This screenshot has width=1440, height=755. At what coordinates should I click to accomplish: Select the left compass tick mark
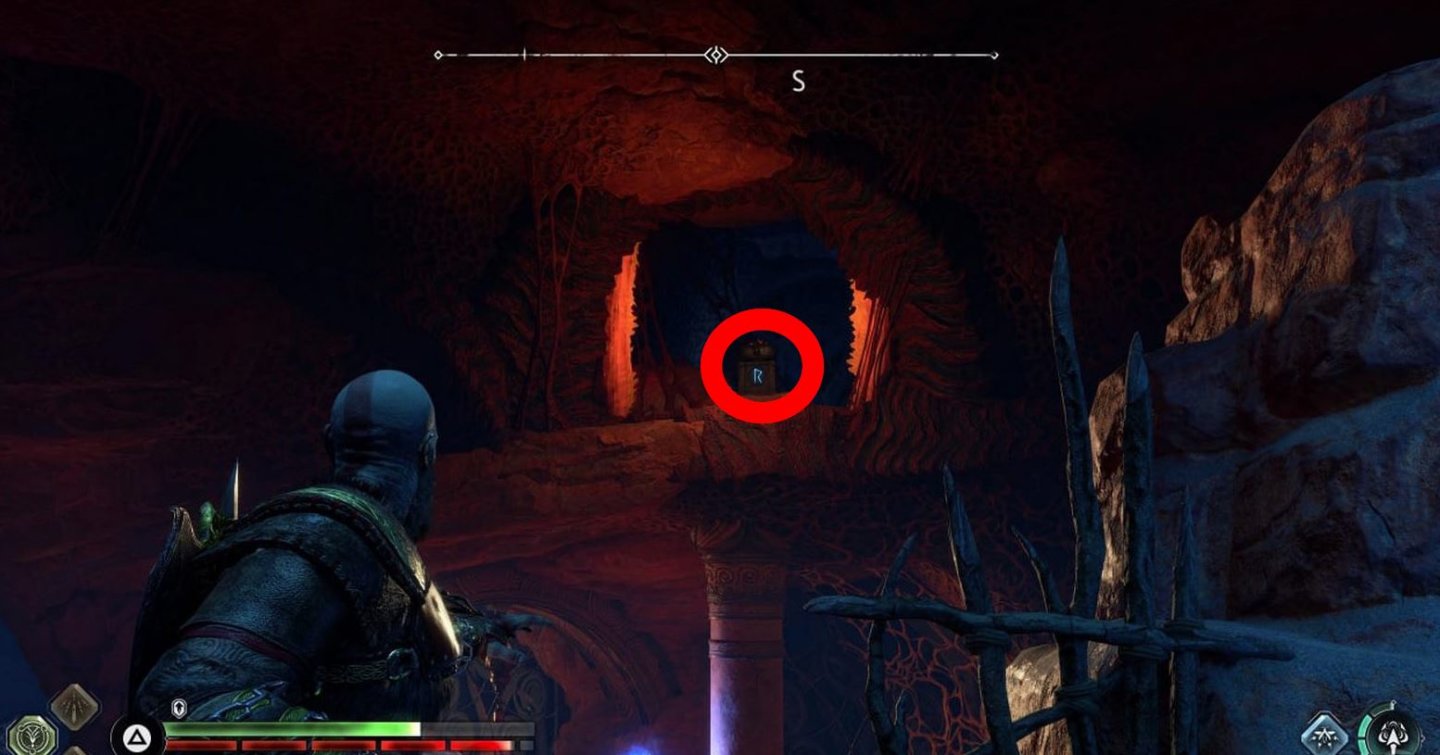[x=524, y=55]
